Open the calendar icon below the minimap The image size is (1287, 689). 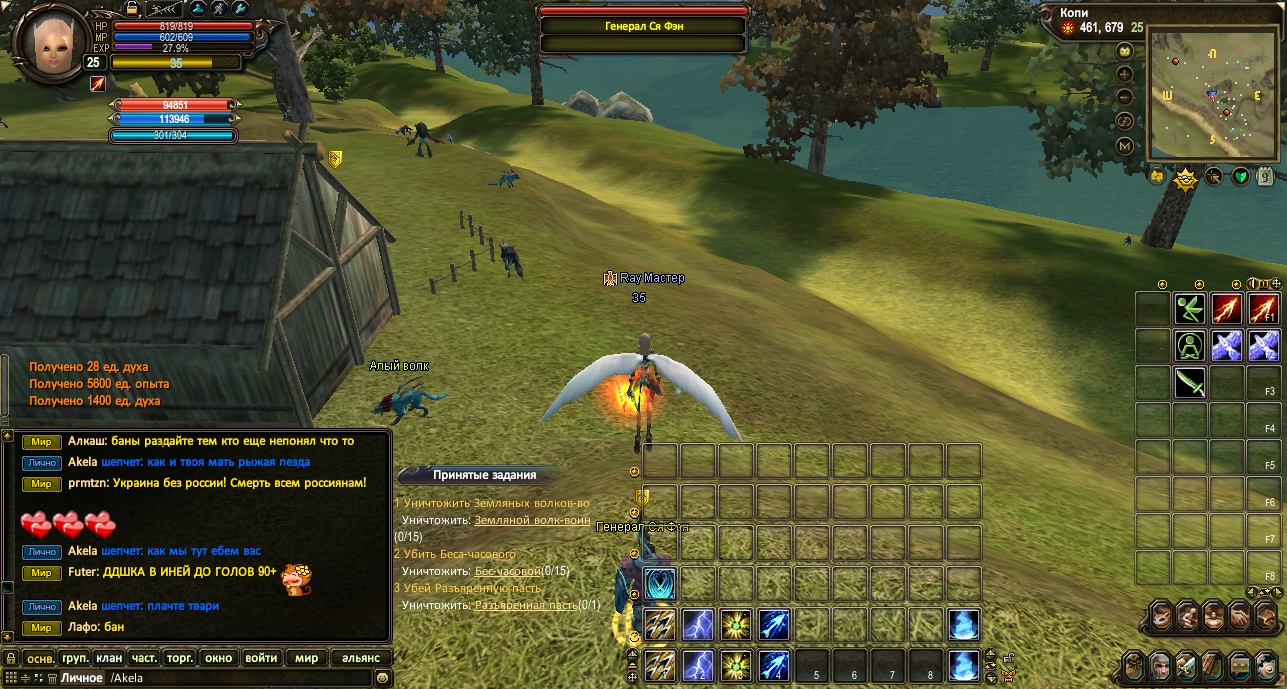tap(1265, 177)
